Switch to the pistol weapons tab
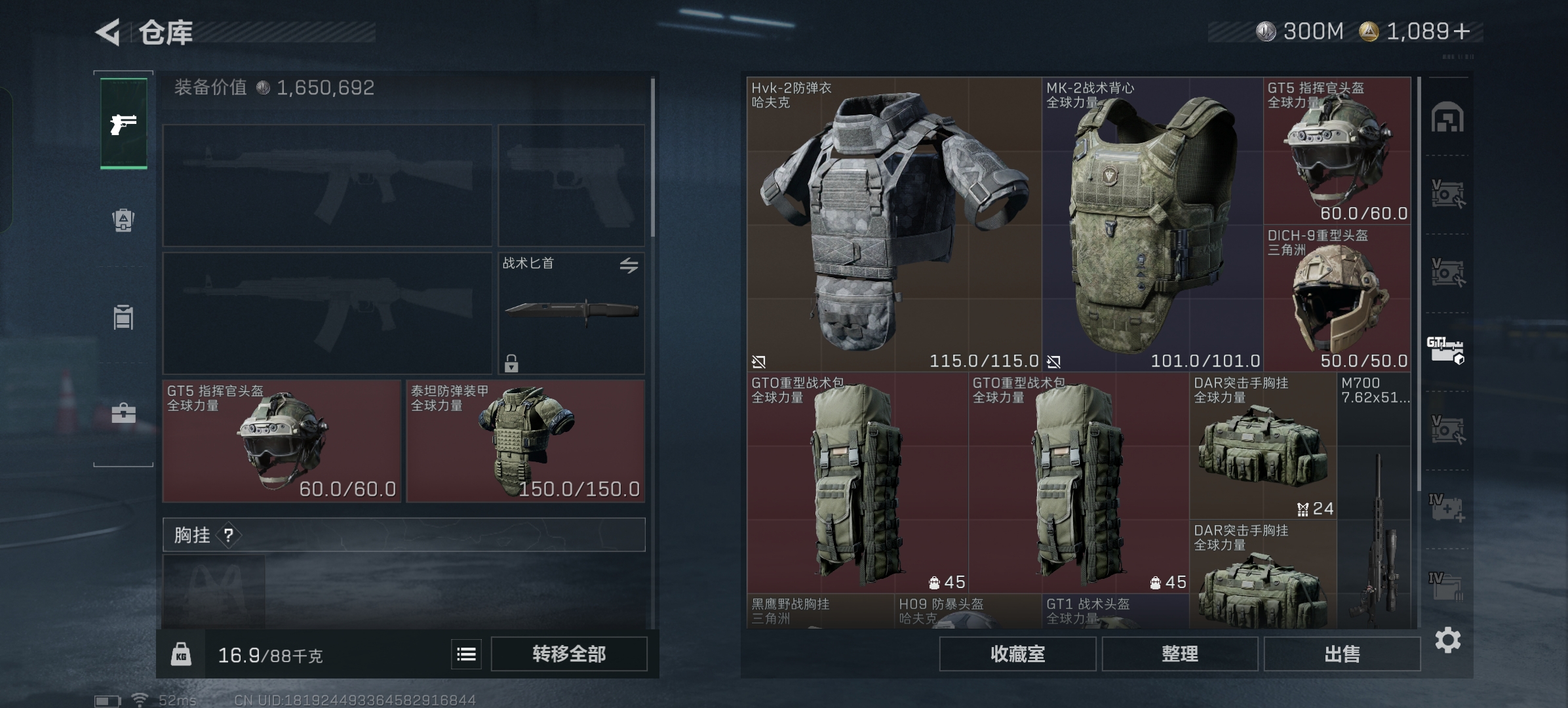The image size is (1568, 708). tap(123, 123)
